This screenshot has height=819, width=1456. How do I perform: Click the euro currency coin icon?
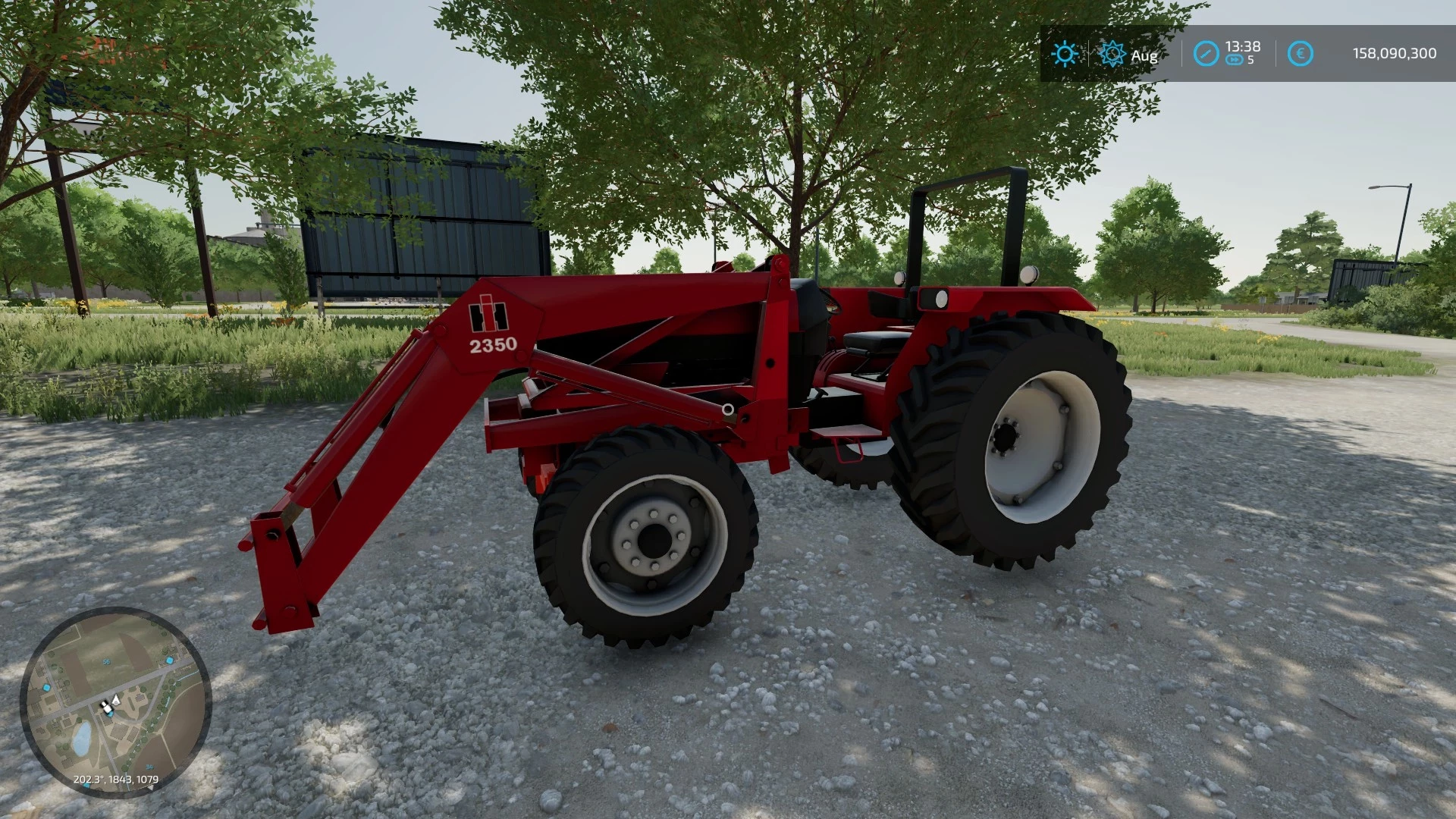[x=1301, y=52]
